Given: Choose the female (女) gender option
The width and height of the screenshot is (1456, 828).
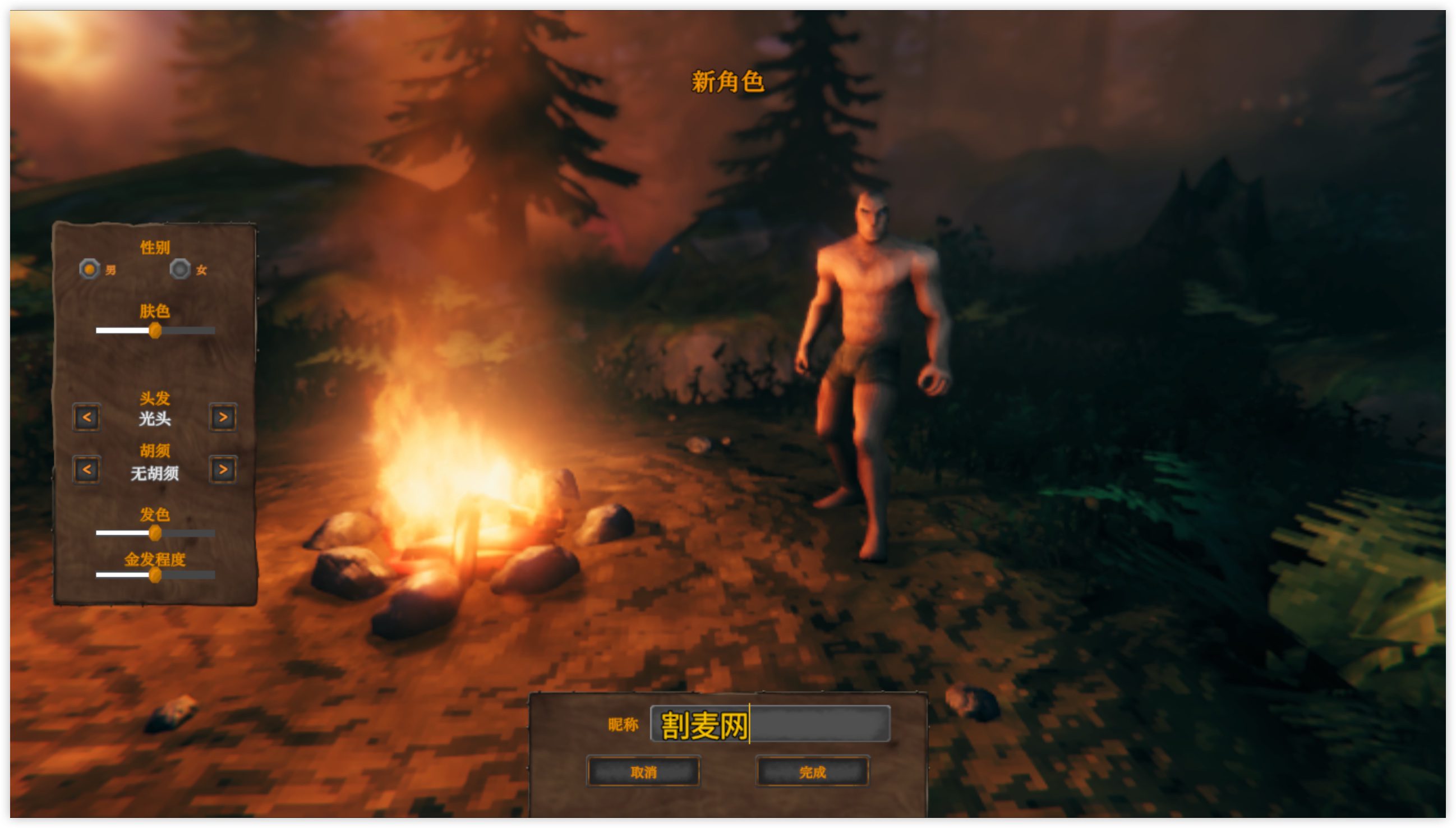Looking at the screenshot, I should point(179,268).
